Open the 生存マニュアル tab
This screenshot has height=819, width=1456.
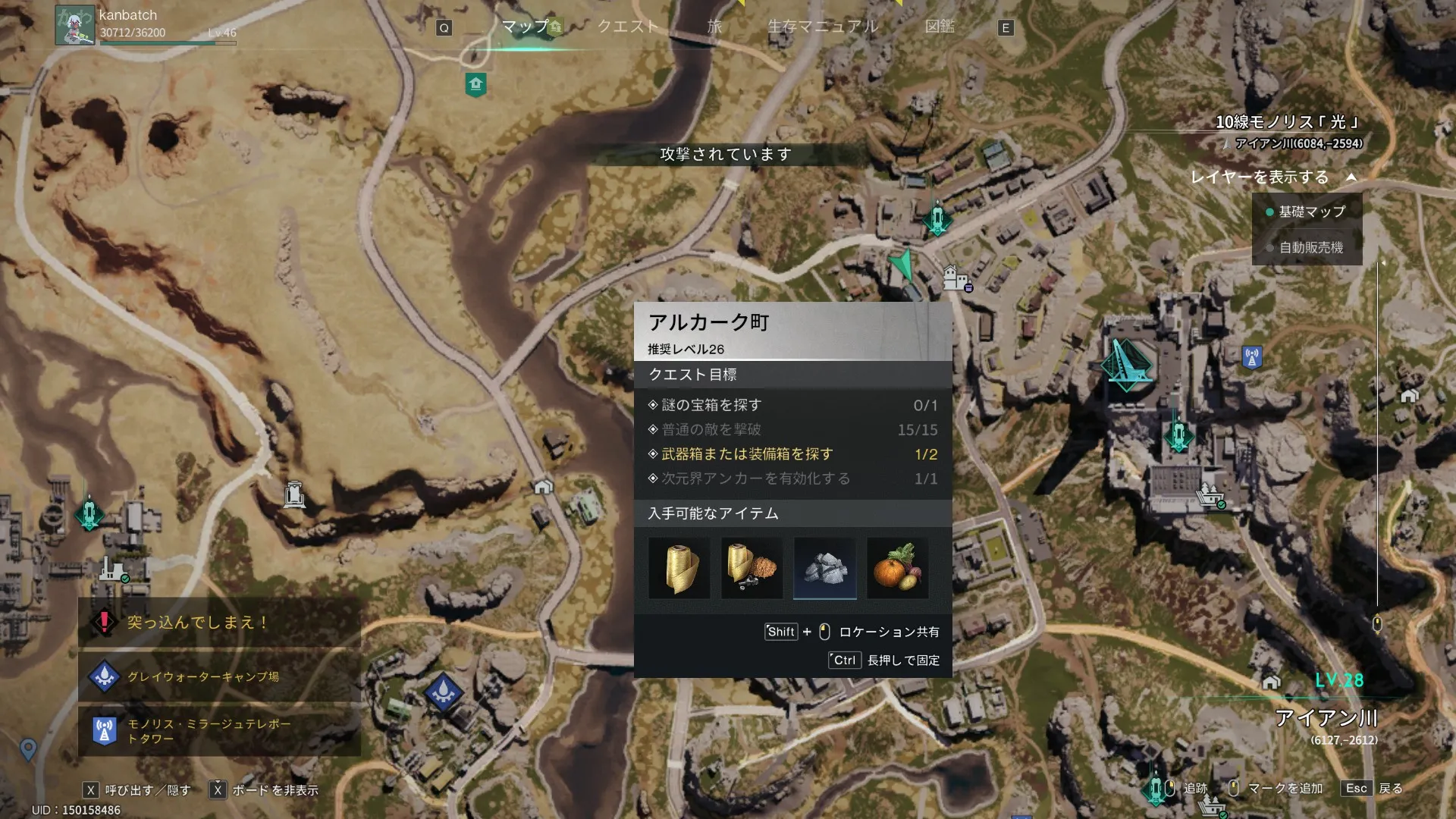(x=823, y=27)
